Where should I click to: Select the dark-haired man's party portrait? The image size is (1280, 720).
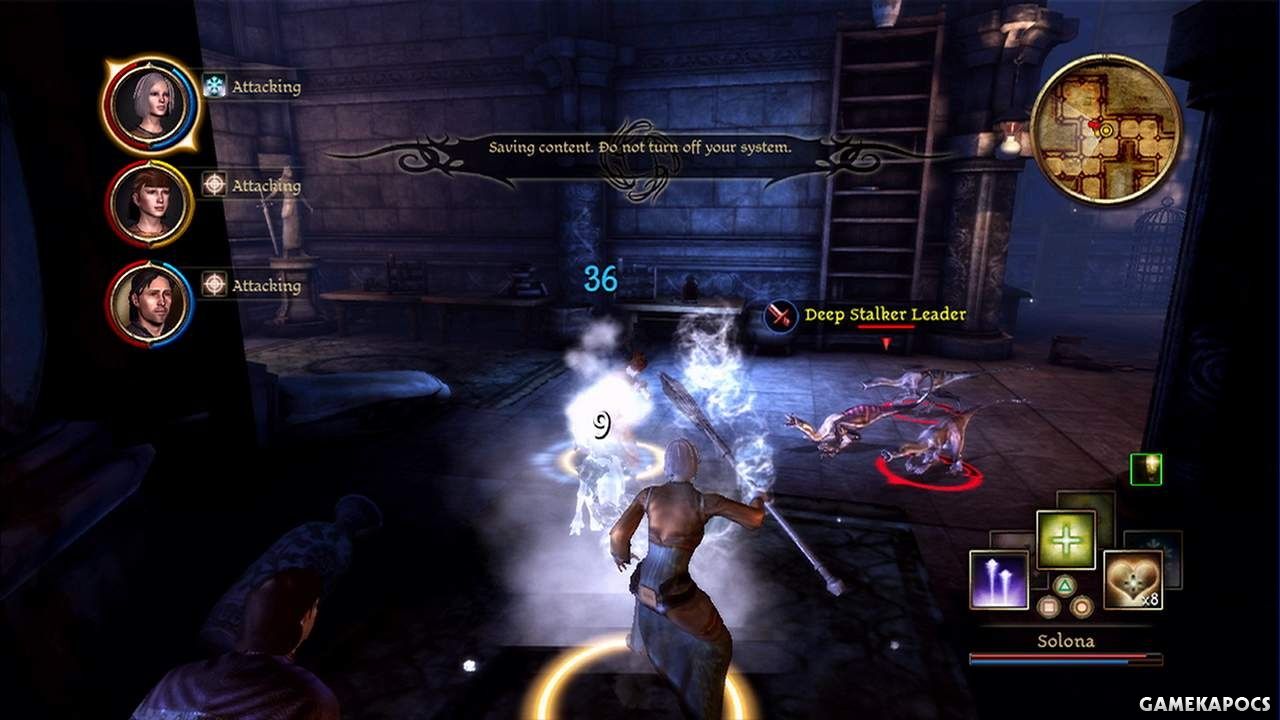tap(150, 302)
